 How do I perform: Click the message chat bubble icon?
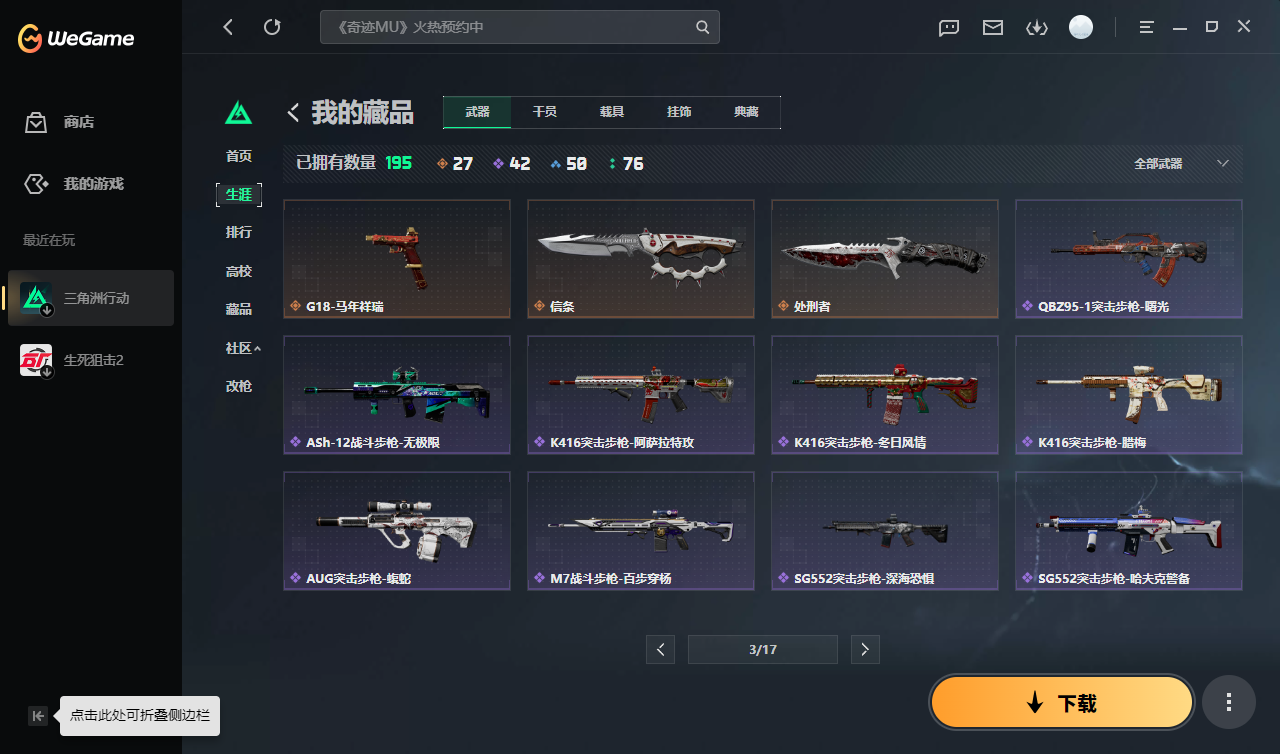(x=948, y=27)
